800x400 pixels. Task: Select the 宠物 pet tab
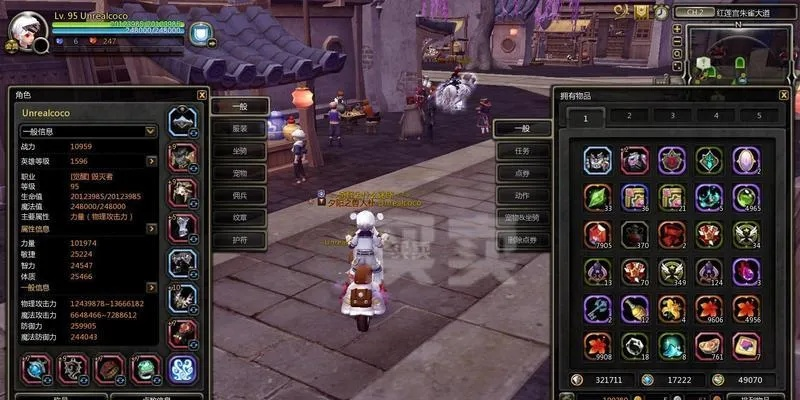pyautogui.click(x=240, y=173)
